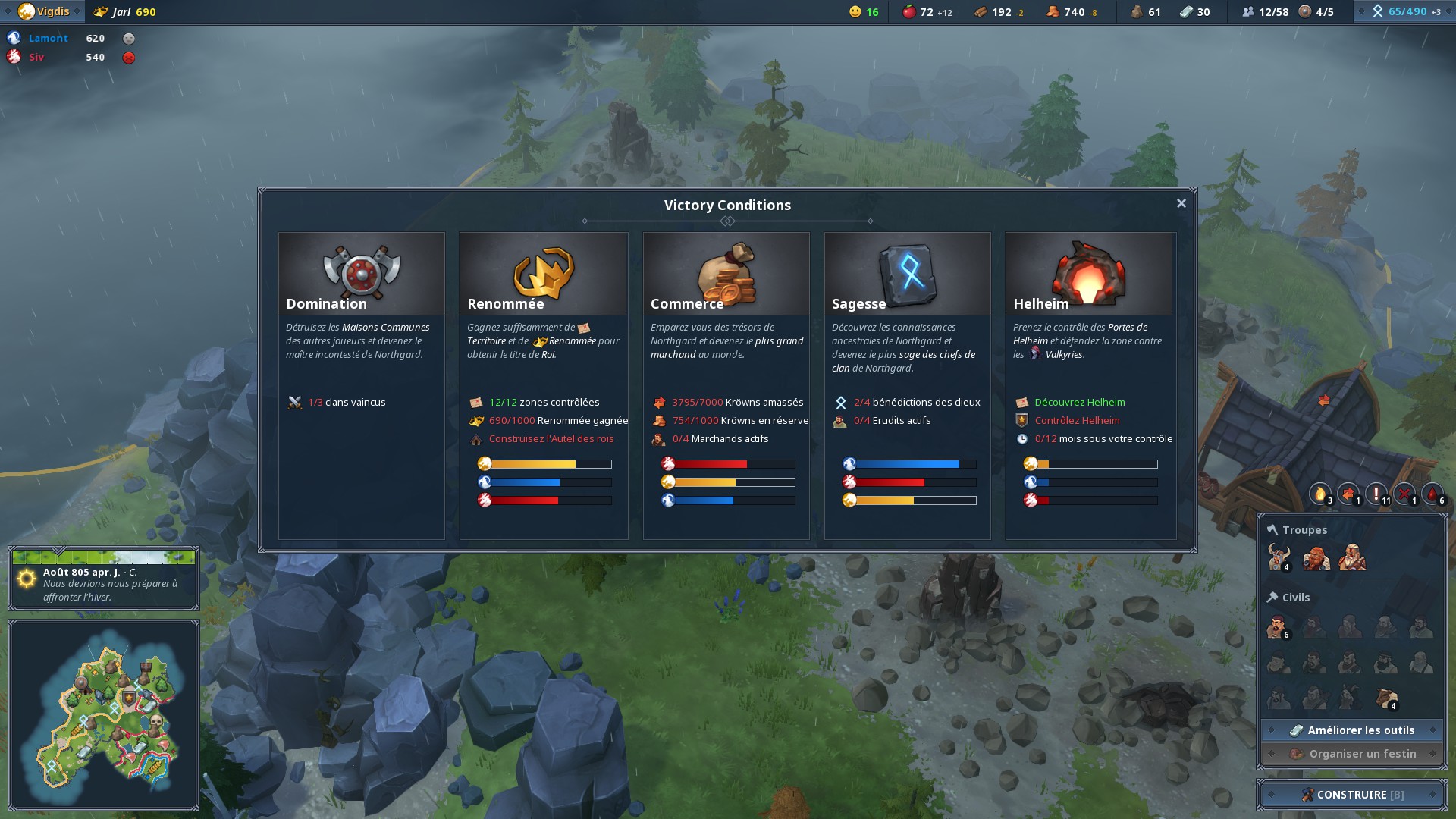The image size is (1456, 819).
Task: Open the Commerce victory card
Action: coord(726,274)
